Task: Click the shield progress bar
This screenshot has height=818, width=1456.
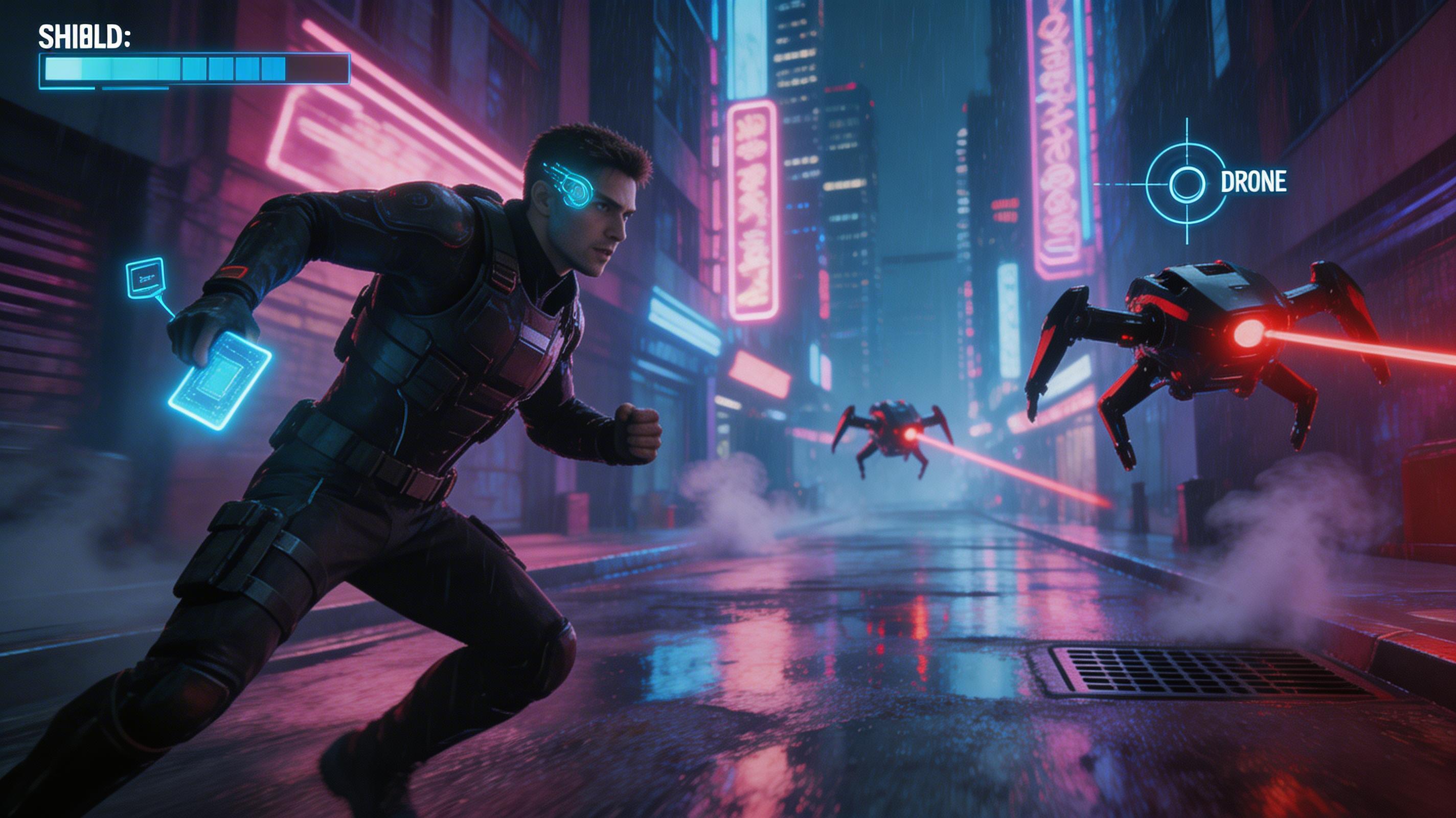Action: click(192, 69)
